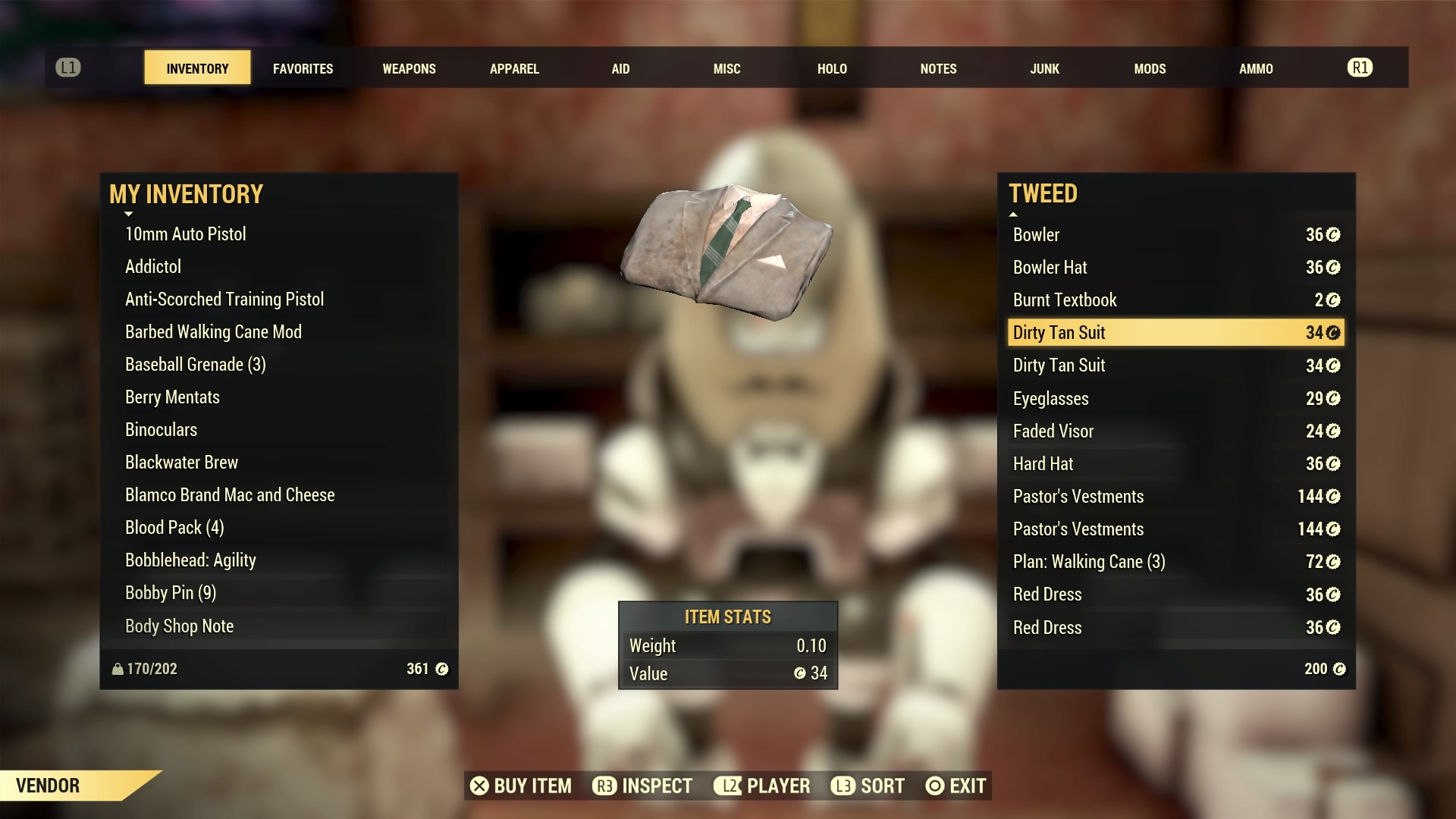
Task: Select the X Buy Item button icon
Action: pos(479,786)
